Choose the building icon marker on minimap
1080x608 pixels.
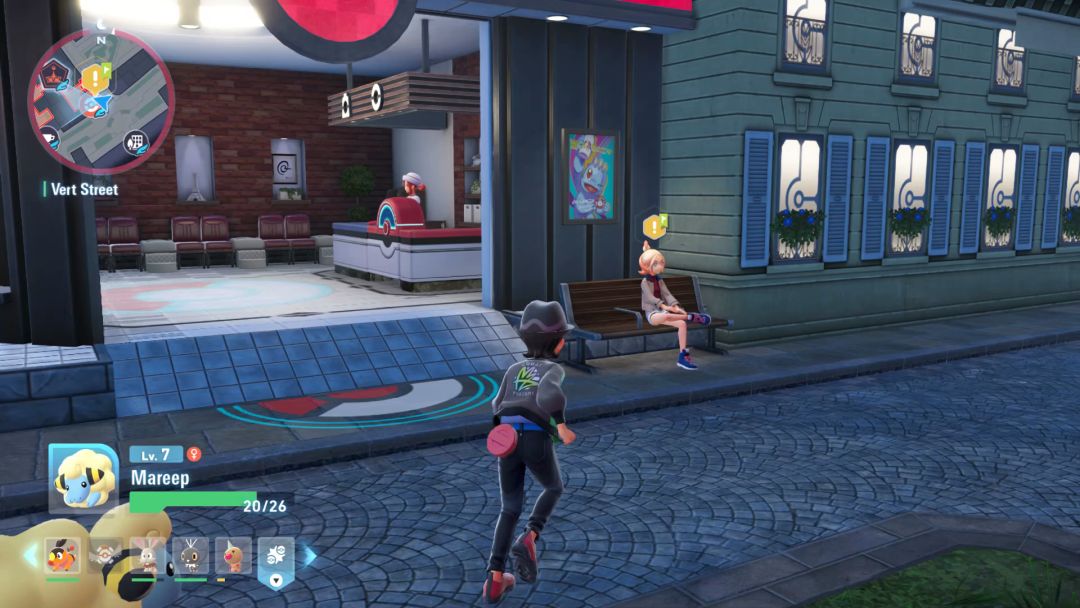click(134, 143)
